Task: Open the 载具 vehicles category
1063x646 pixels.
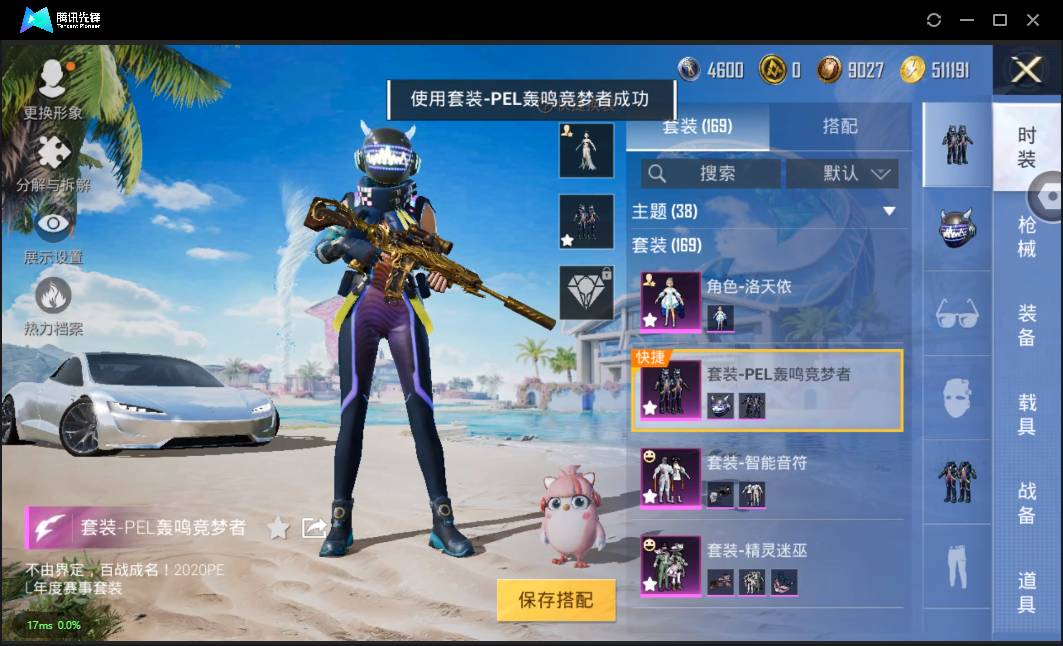Action: (1026, 415)
